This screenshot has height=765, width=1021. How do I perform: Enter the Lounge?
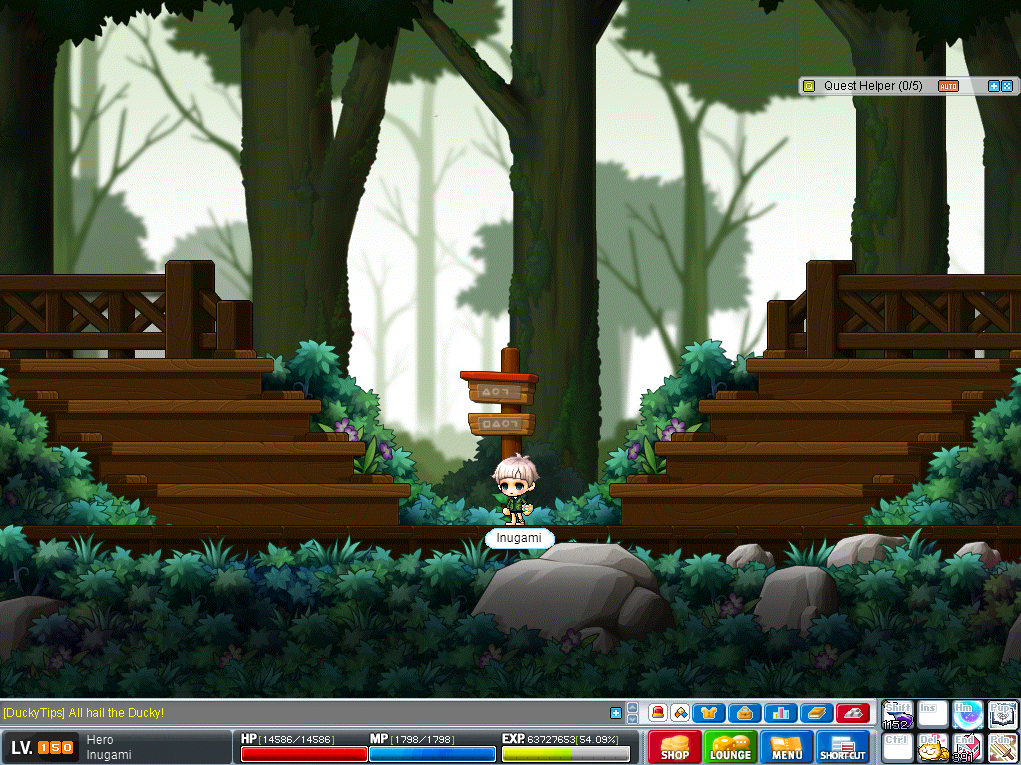[x=731, y=747]
